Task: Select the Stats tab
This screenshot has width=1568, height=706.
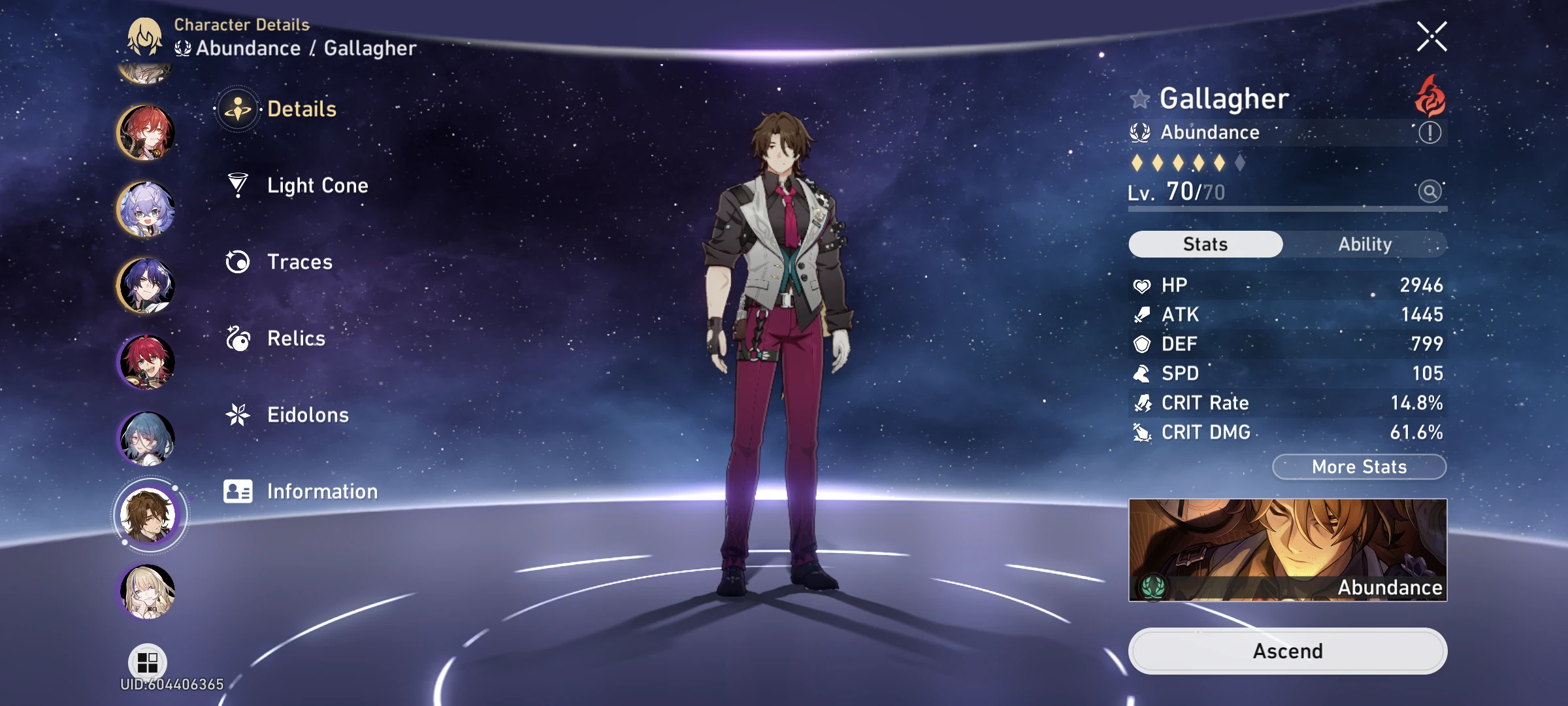Action: [1204, 244]
